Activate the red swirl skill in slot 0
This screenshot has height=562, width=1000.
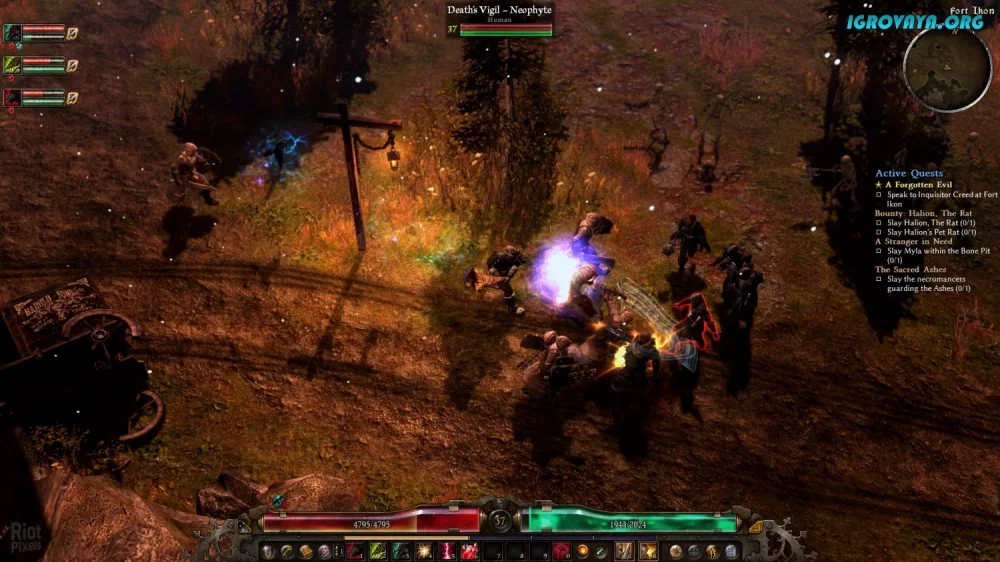point(561,551)
